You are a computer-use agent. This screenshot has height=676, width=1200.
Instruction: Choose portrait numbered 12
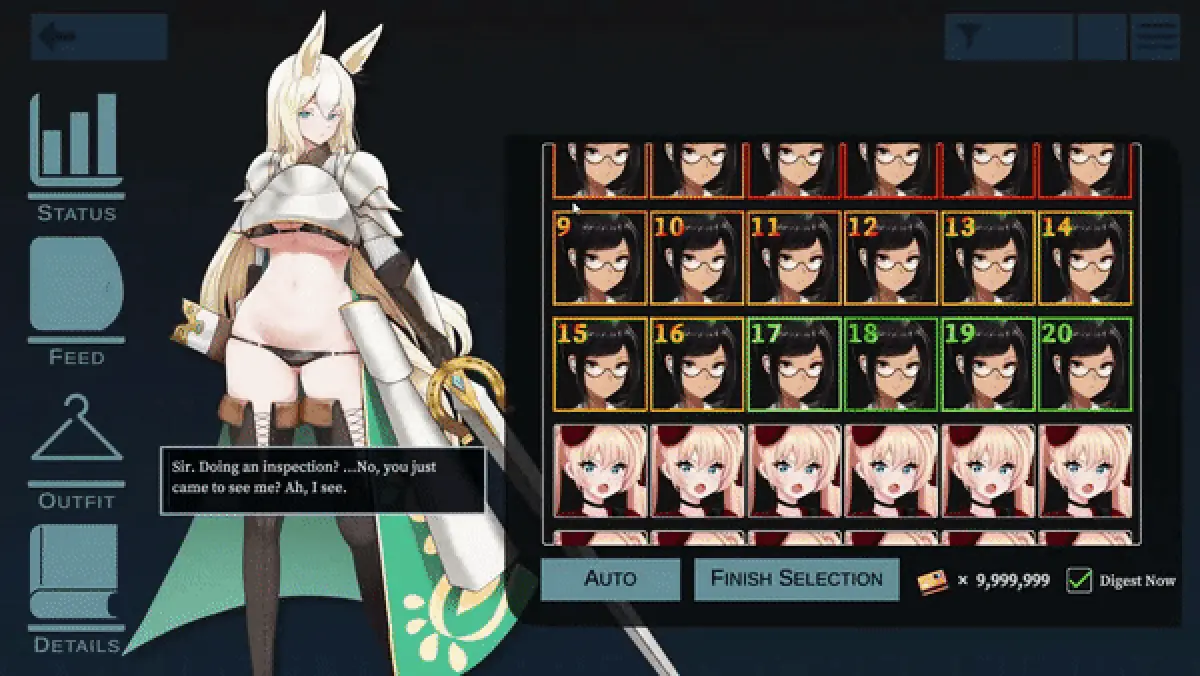891,257
